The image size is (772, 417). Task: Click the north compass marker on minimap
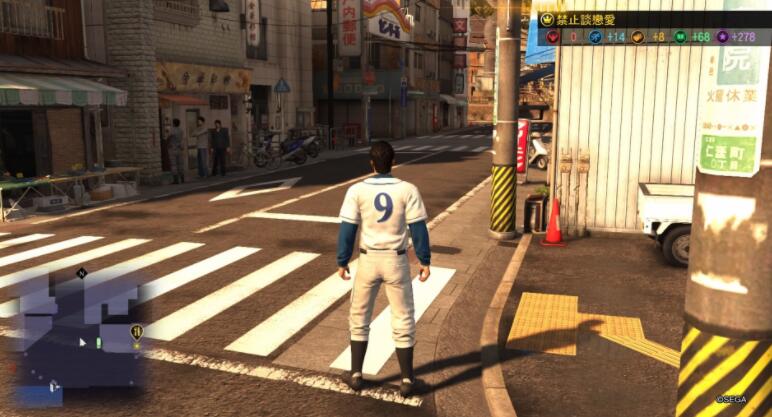(81, 272)
